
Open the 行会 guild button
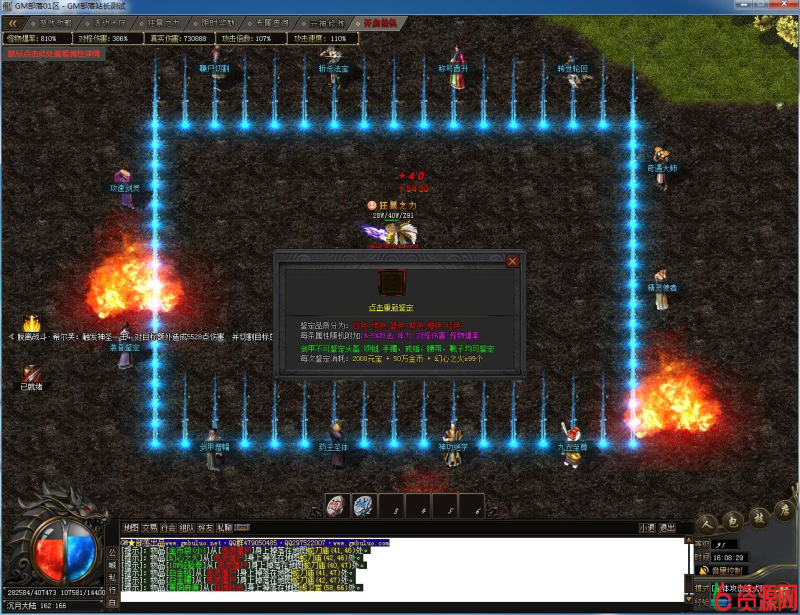pos(168,527)
